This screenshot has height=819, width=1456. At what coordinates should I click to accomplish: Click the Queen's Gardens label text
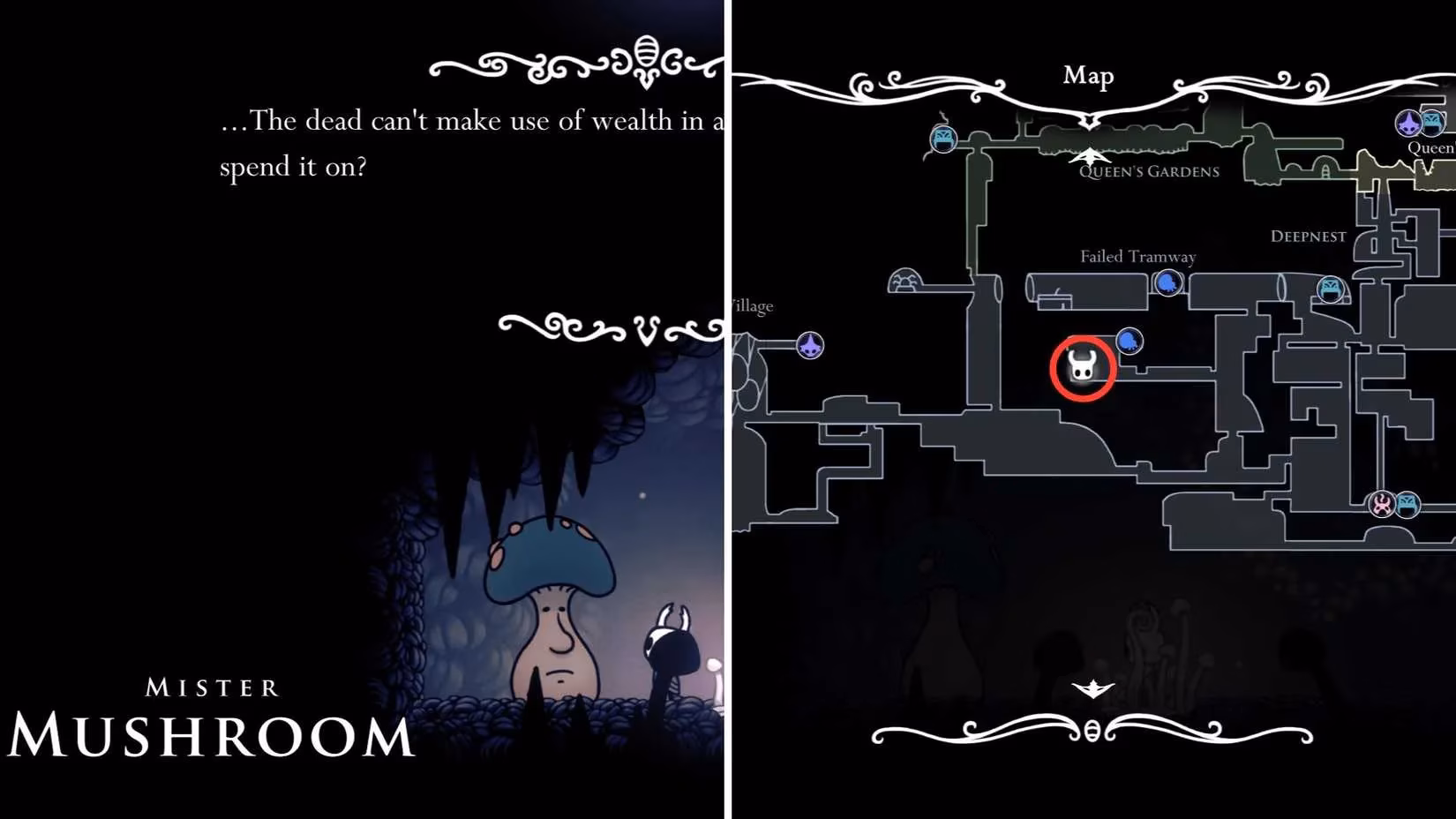click(x=1147, y=173)
